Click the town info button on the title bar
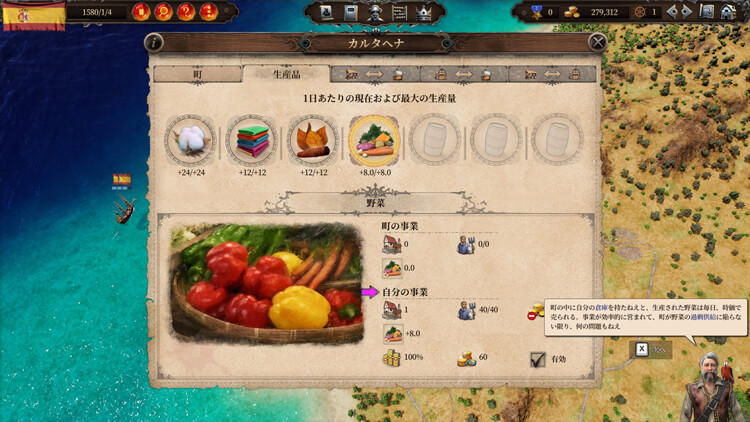The image size is (750, 422). pos(154,42)
